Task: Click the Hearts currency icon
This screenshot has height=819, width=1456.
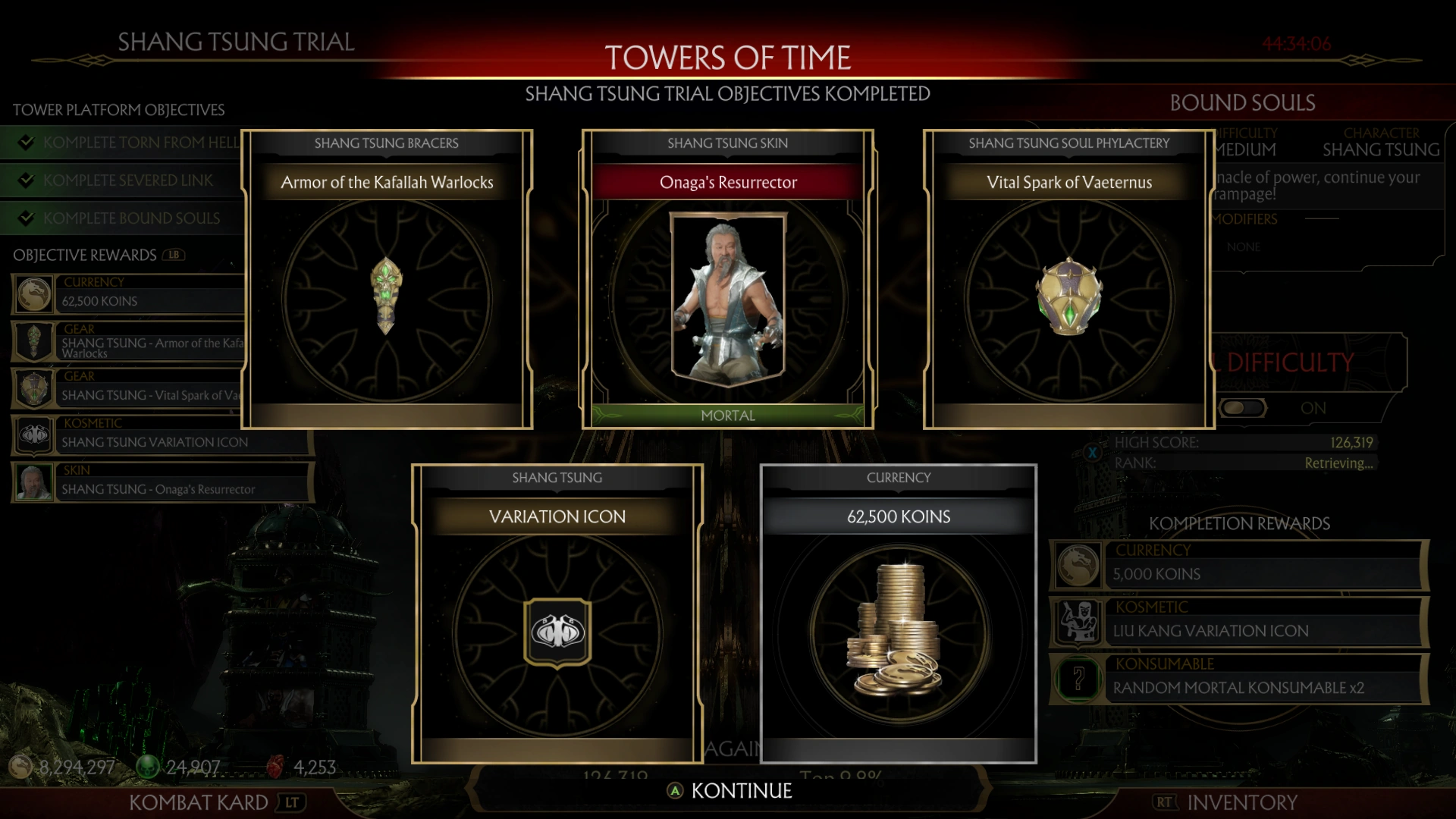Action: click(275, 767)
